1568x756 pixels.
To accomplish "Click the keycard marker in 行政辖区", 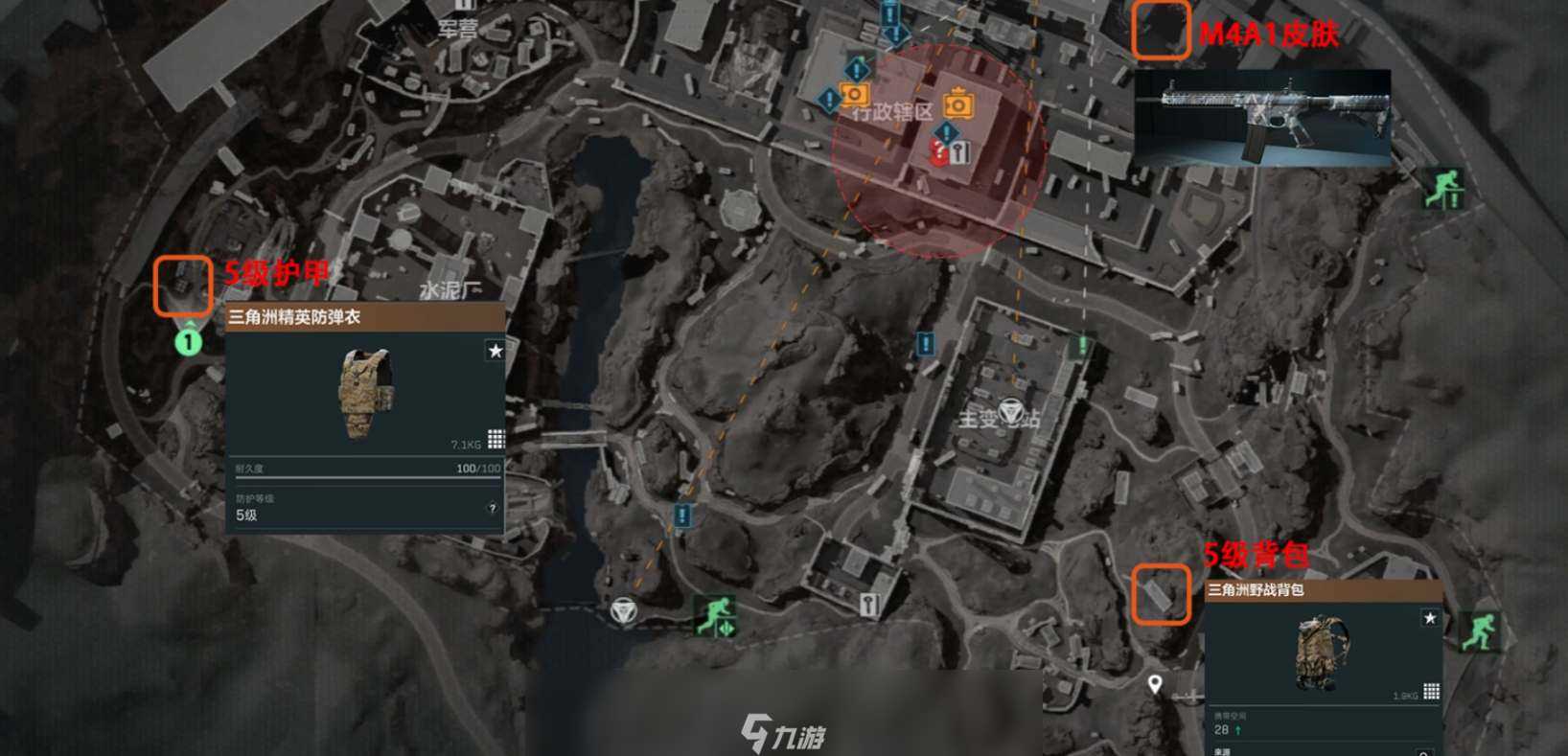I will (x=961, y=151).
